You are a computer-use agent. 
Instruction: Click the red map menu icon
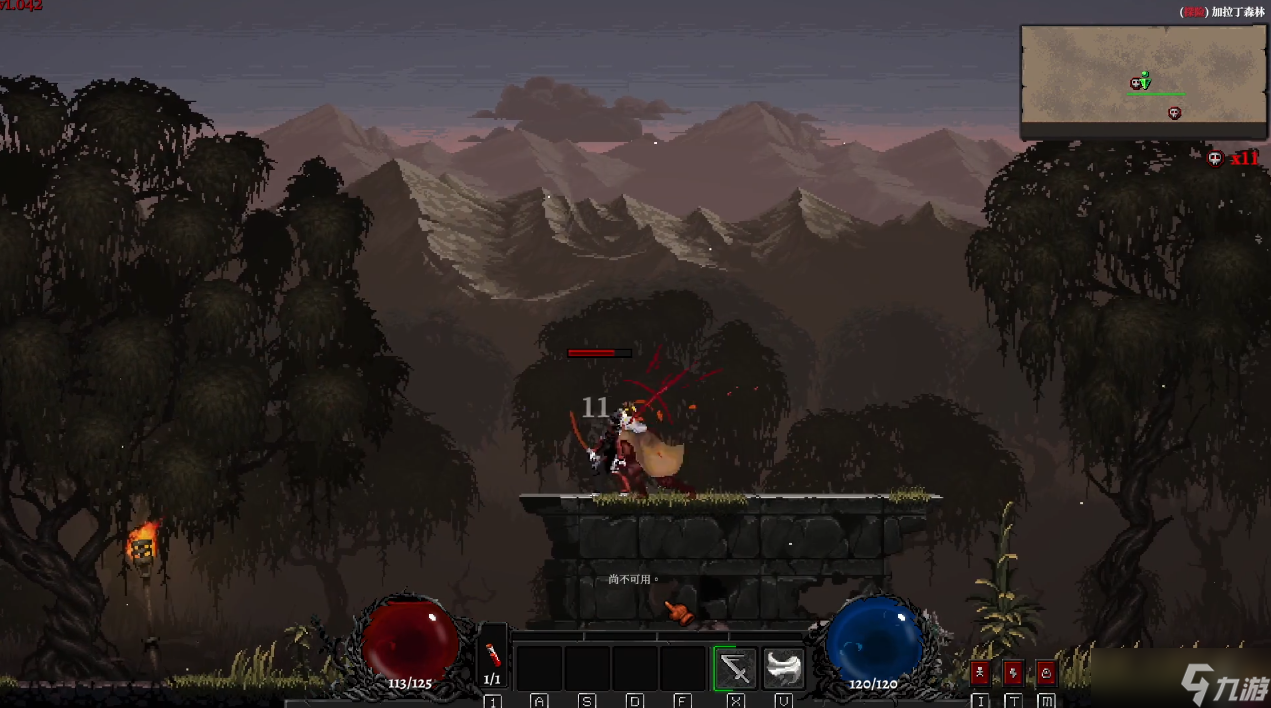click(x=1046, y=672)
